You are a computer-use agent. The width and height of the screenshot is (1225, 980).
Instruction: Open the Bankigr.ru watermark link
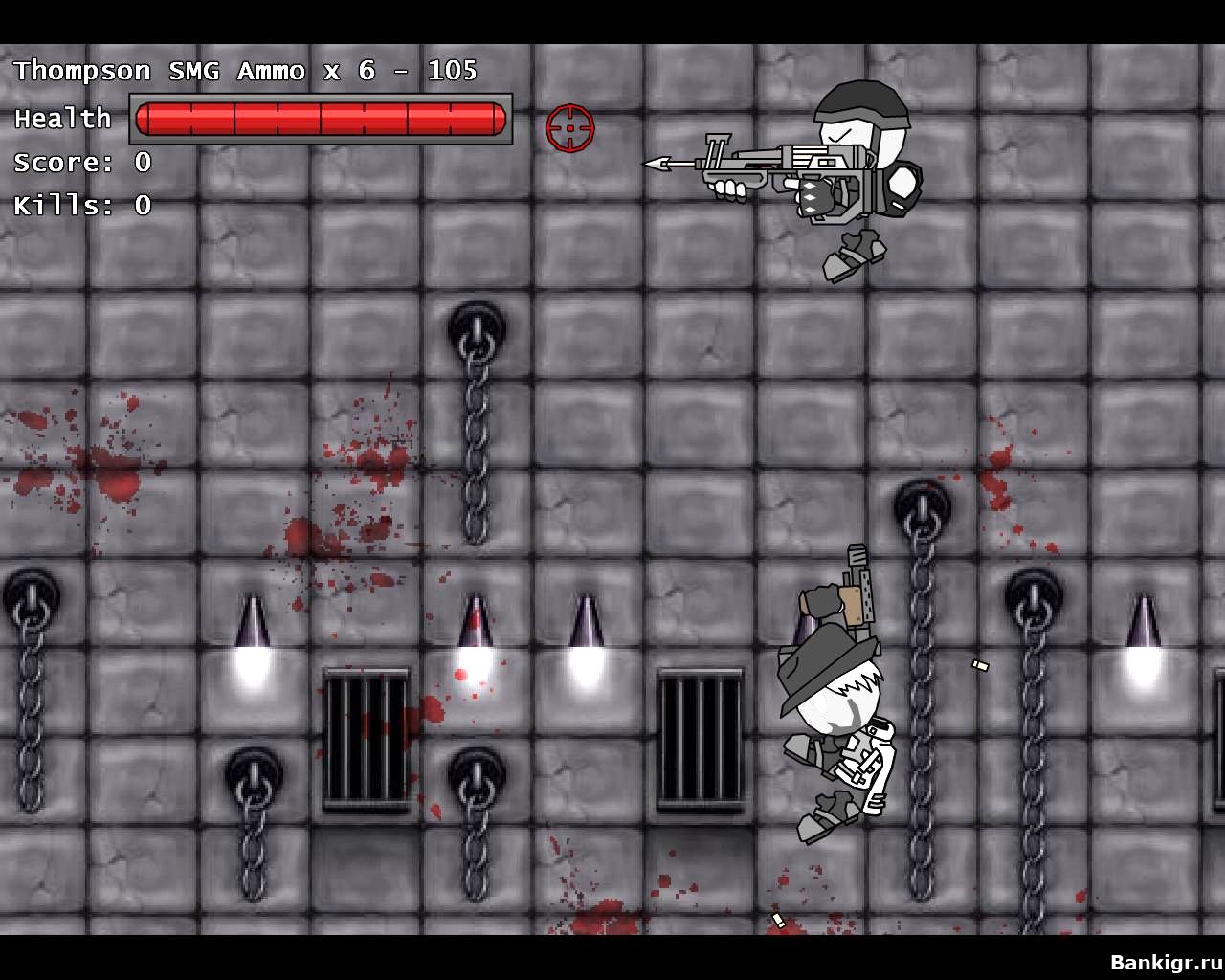(1165, 962)
